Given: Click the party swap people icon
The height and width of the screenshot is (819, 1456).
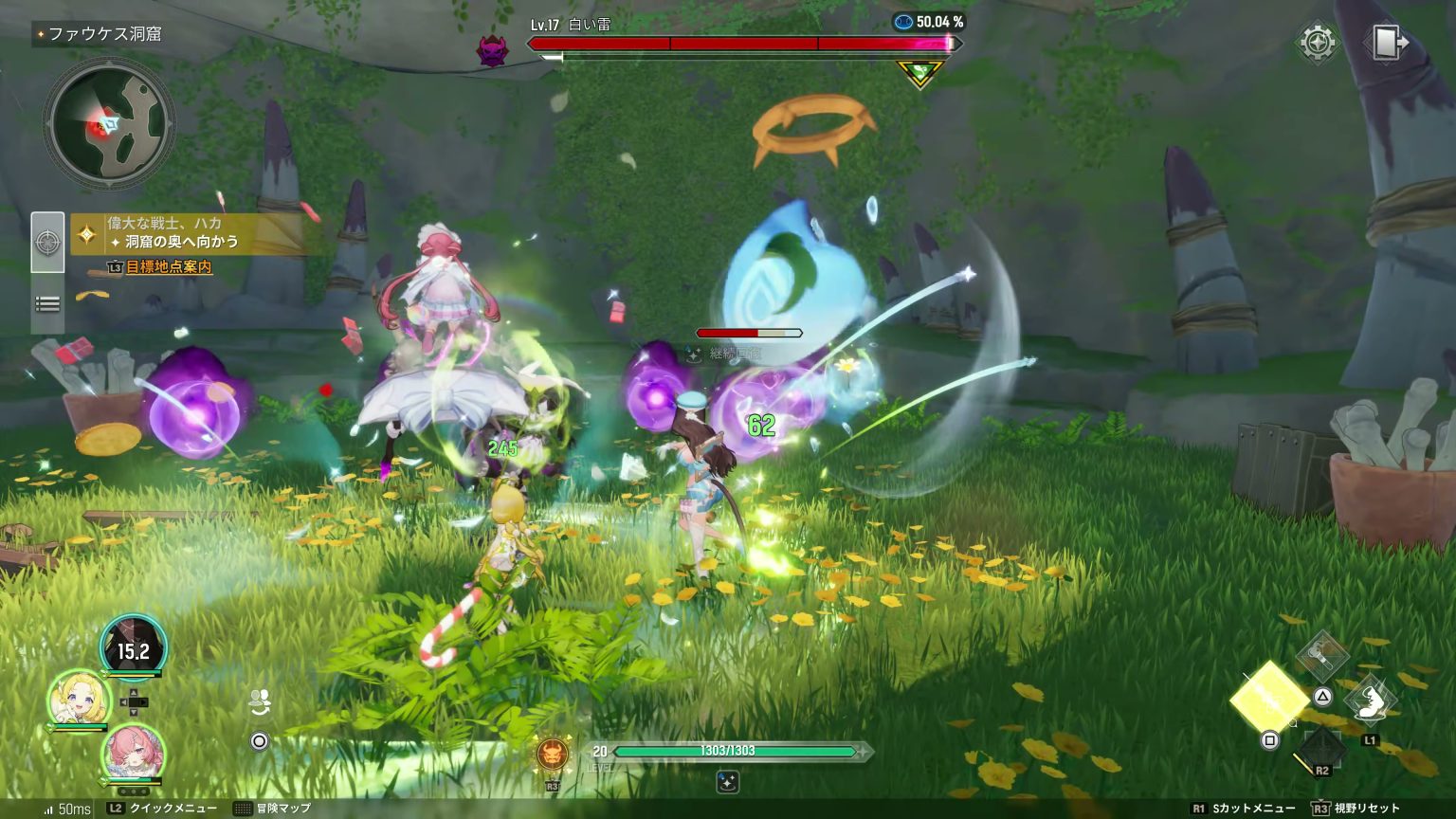Looking at the screenshot, I should click(261, 701).
